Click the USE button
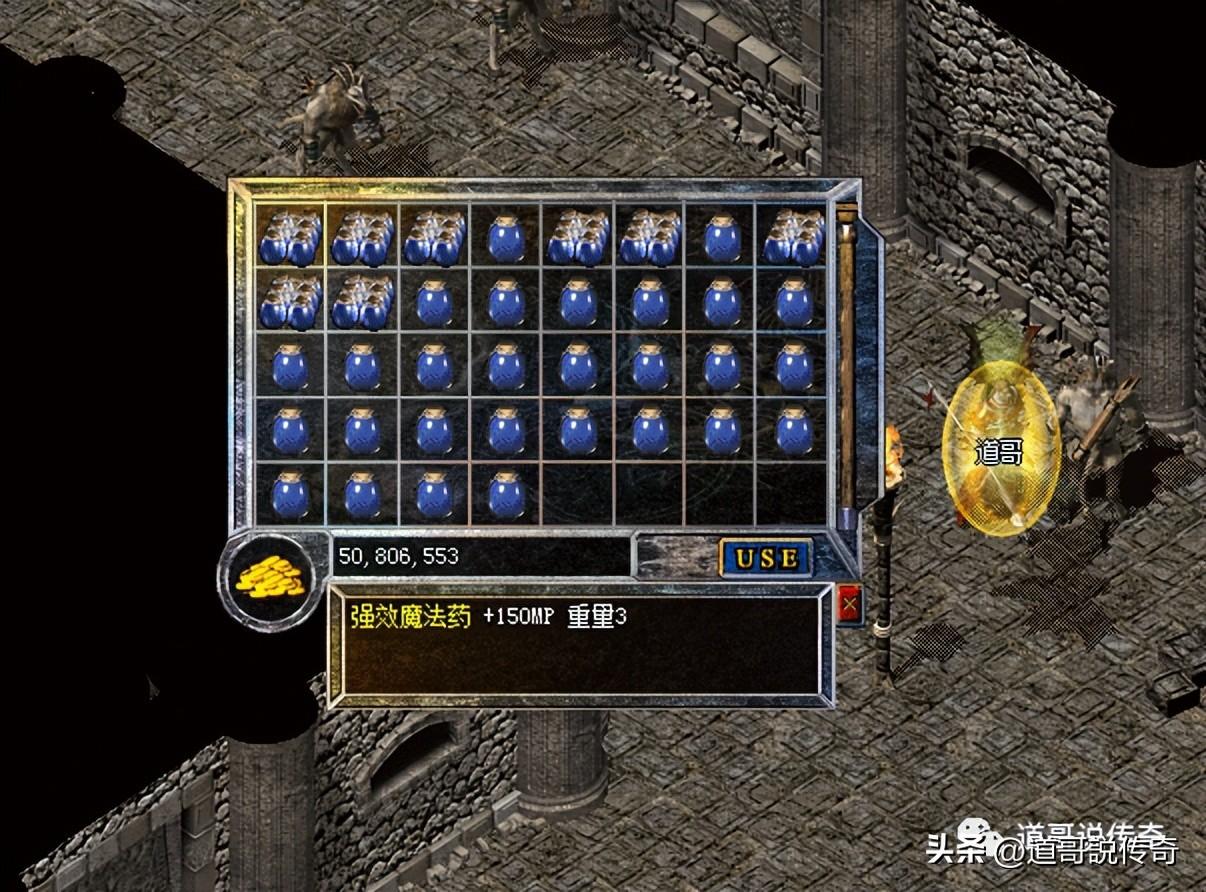 (x=767, y=558)
